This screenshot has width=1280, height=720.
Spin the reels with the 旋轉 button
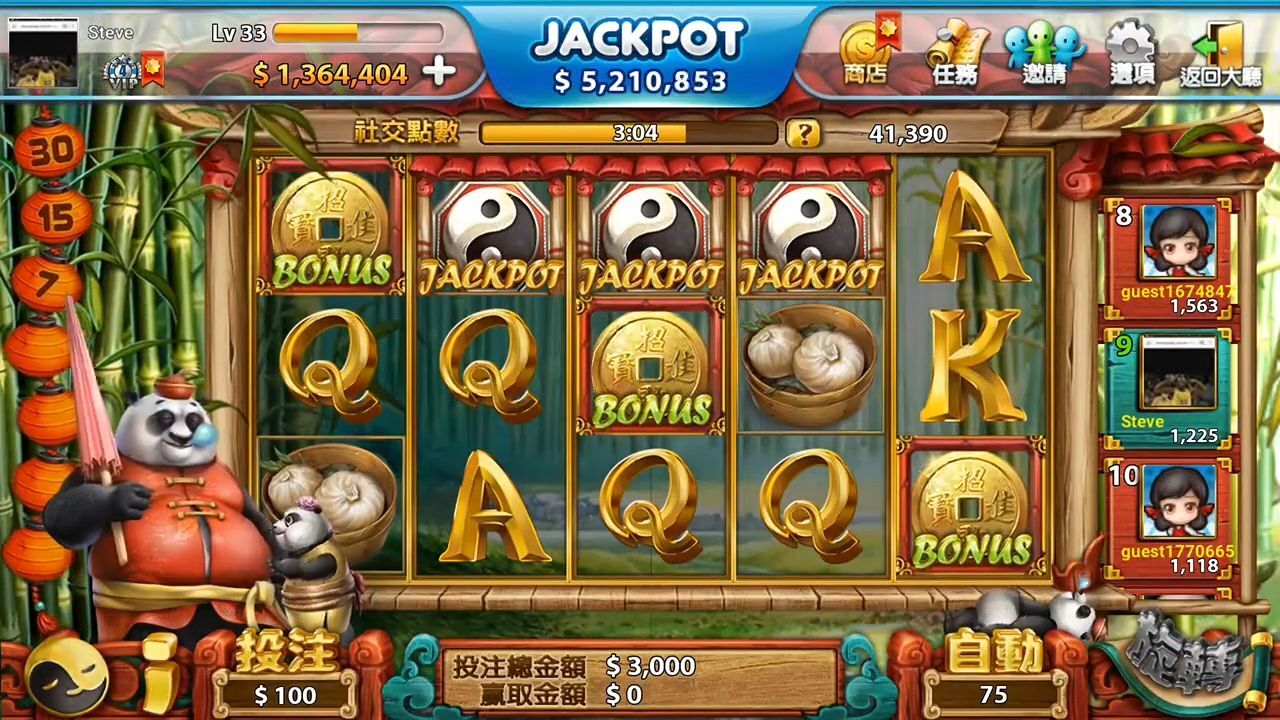pos(1185,660)
